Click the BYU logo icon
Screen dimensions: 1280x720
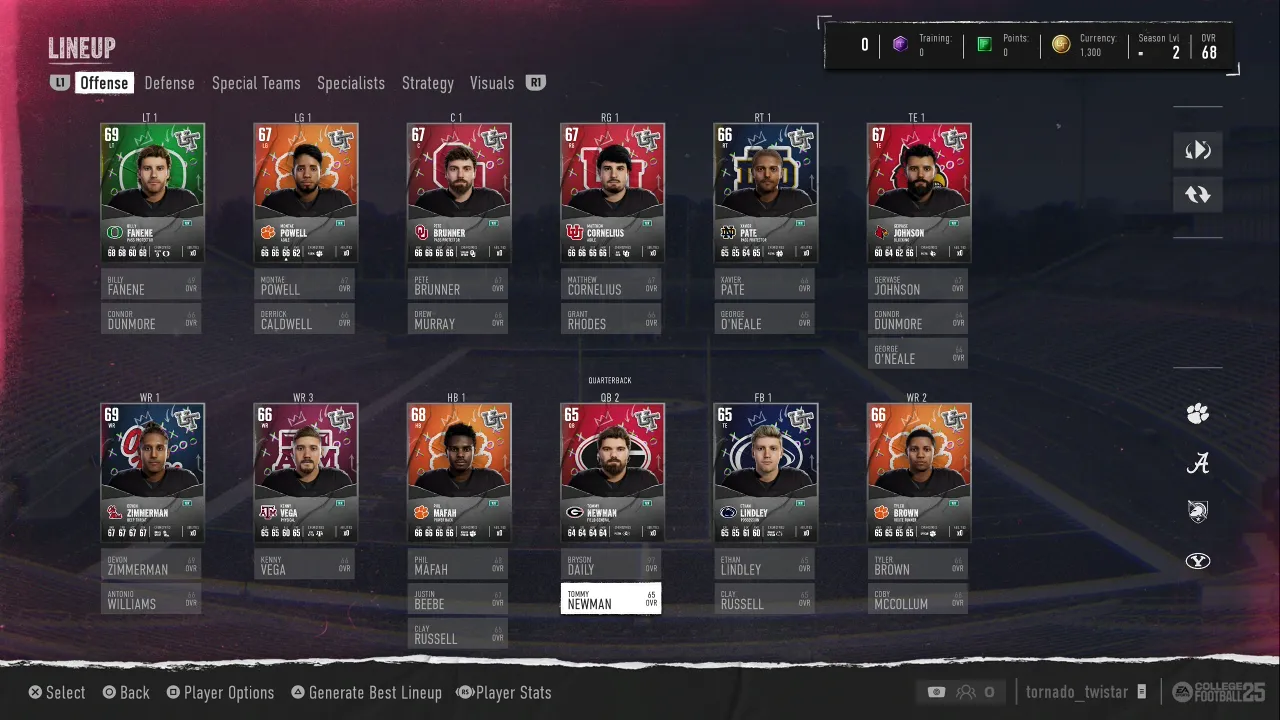(x=1198, y=561)
